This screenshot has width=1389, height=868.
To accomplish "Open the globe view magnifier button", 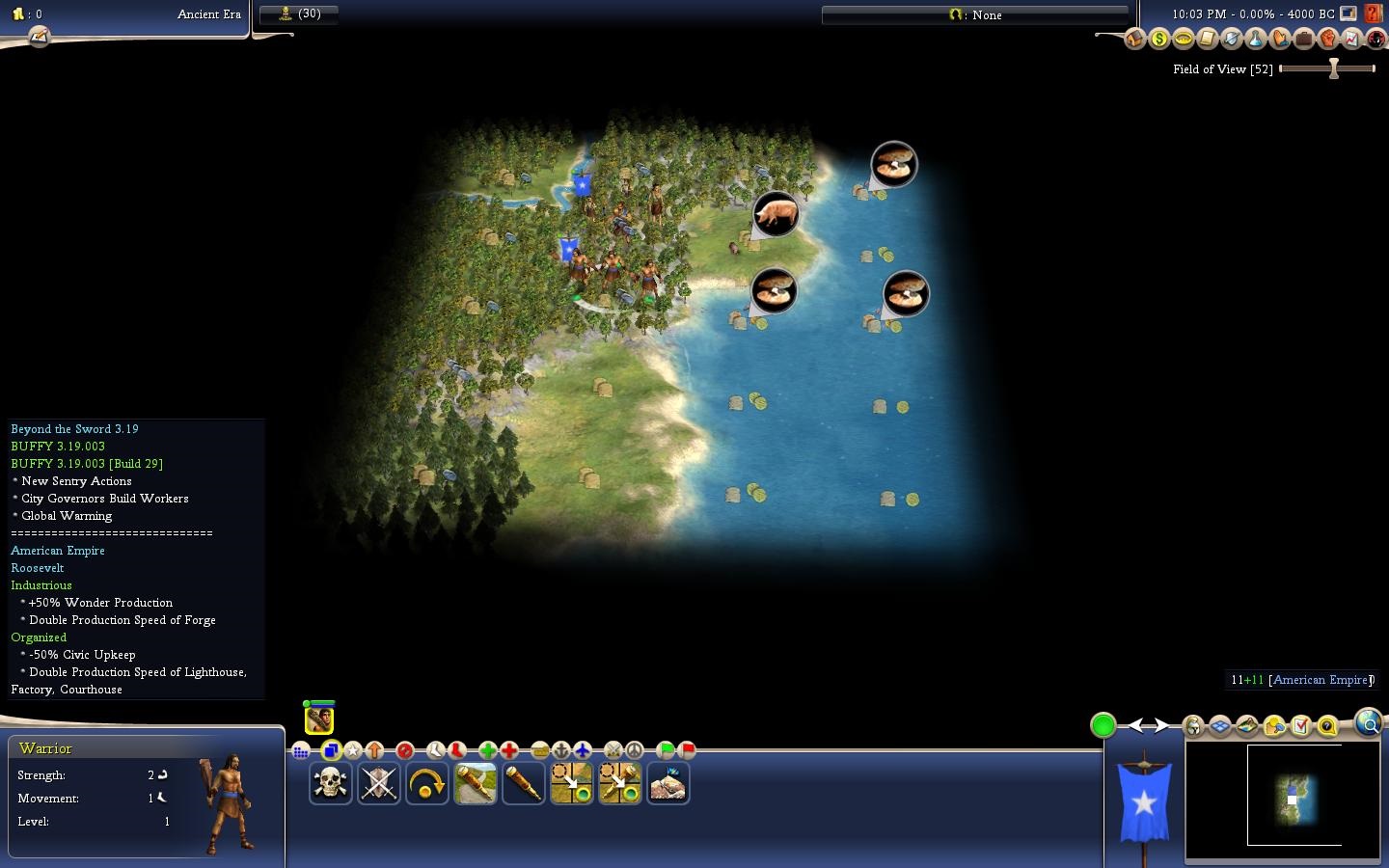I will tap(1368, 722).
